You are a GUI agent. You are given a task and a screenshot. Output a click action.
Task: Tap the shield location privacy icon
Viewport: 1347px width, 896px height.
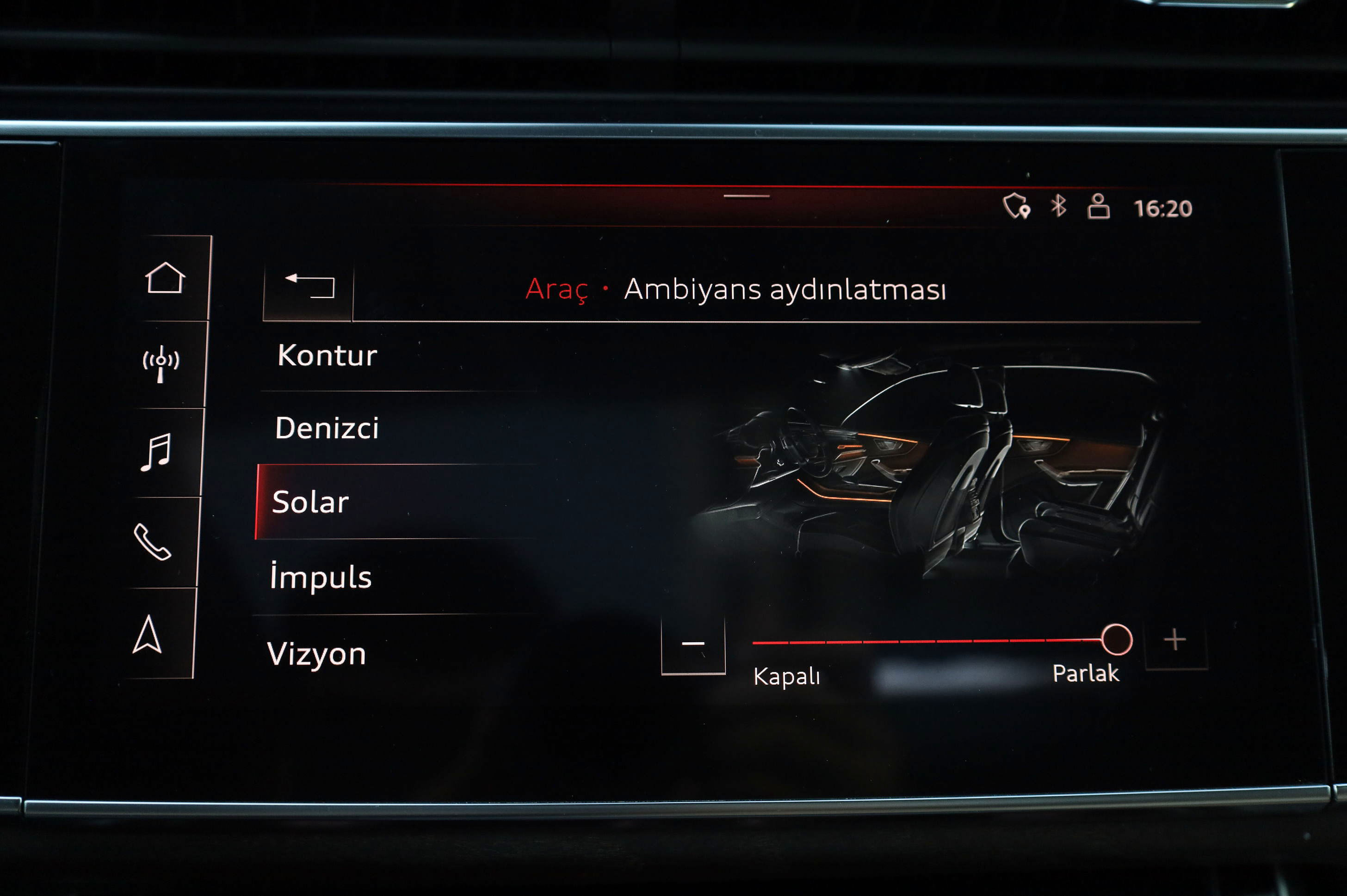(x=1017, y=206)
